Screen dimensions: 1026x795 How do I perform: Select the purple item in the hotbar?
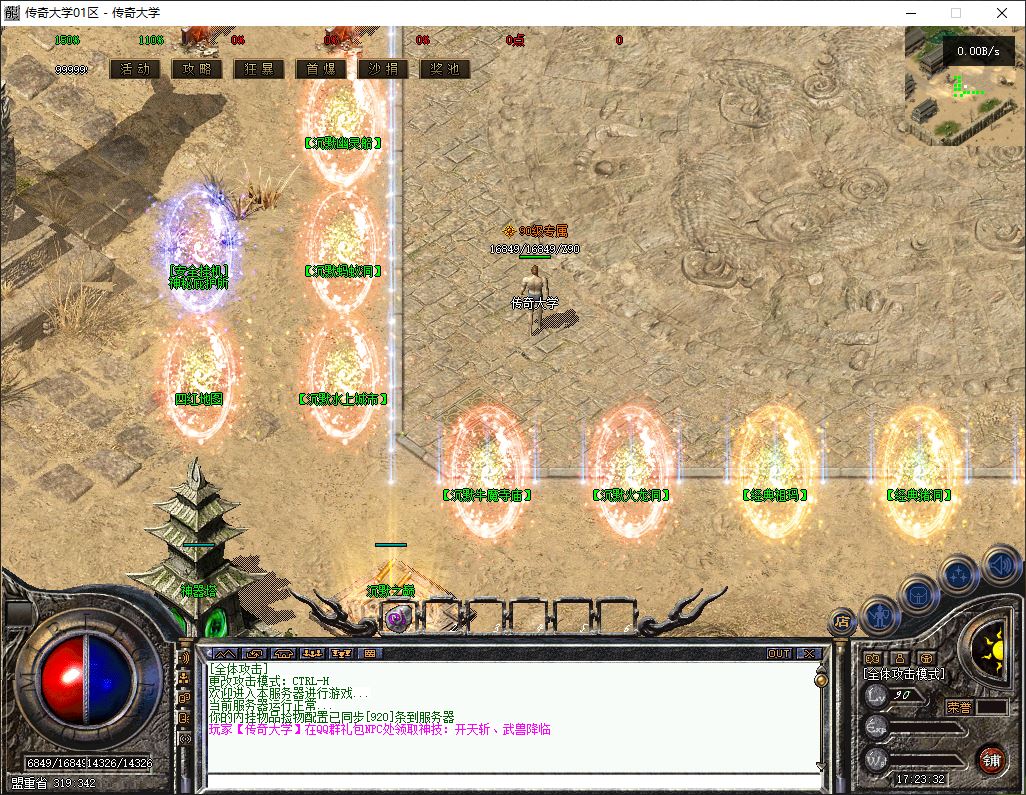pyautogui.click(x=396, y=619)
